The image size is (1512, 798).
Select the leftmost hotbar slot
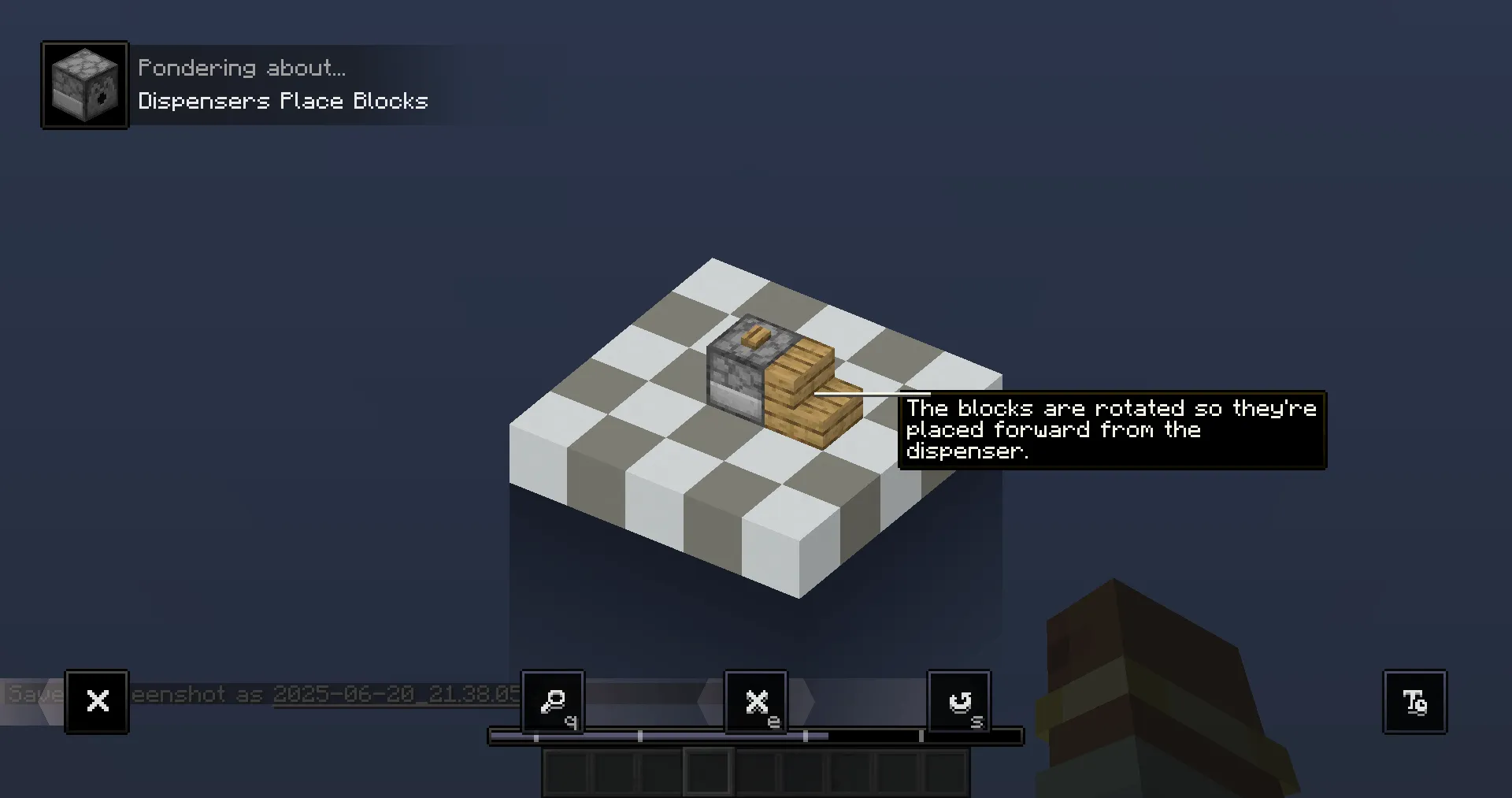[564, 772]
